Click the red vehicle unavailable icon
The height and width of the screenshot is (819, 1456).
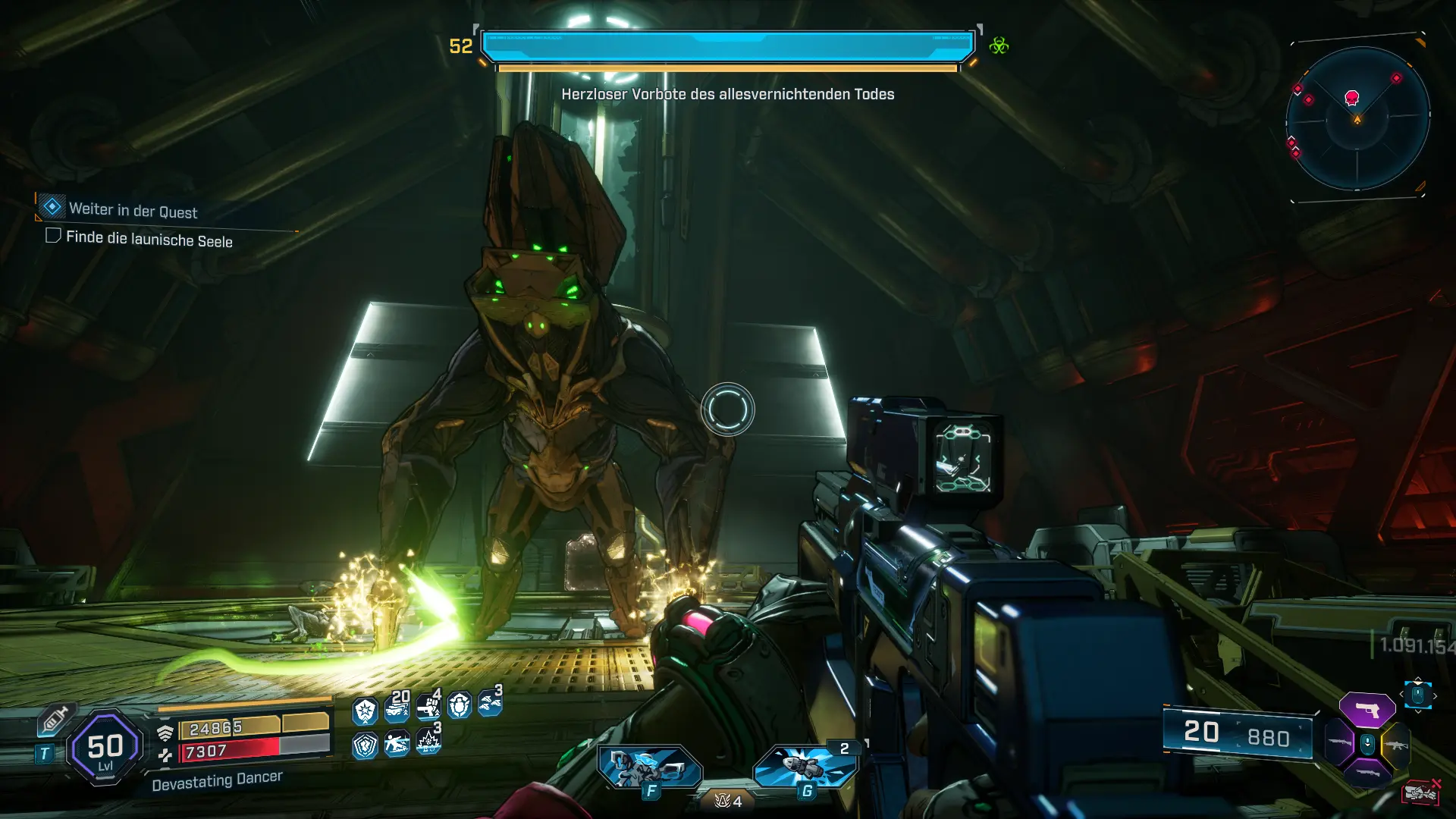coord(1420,792)
